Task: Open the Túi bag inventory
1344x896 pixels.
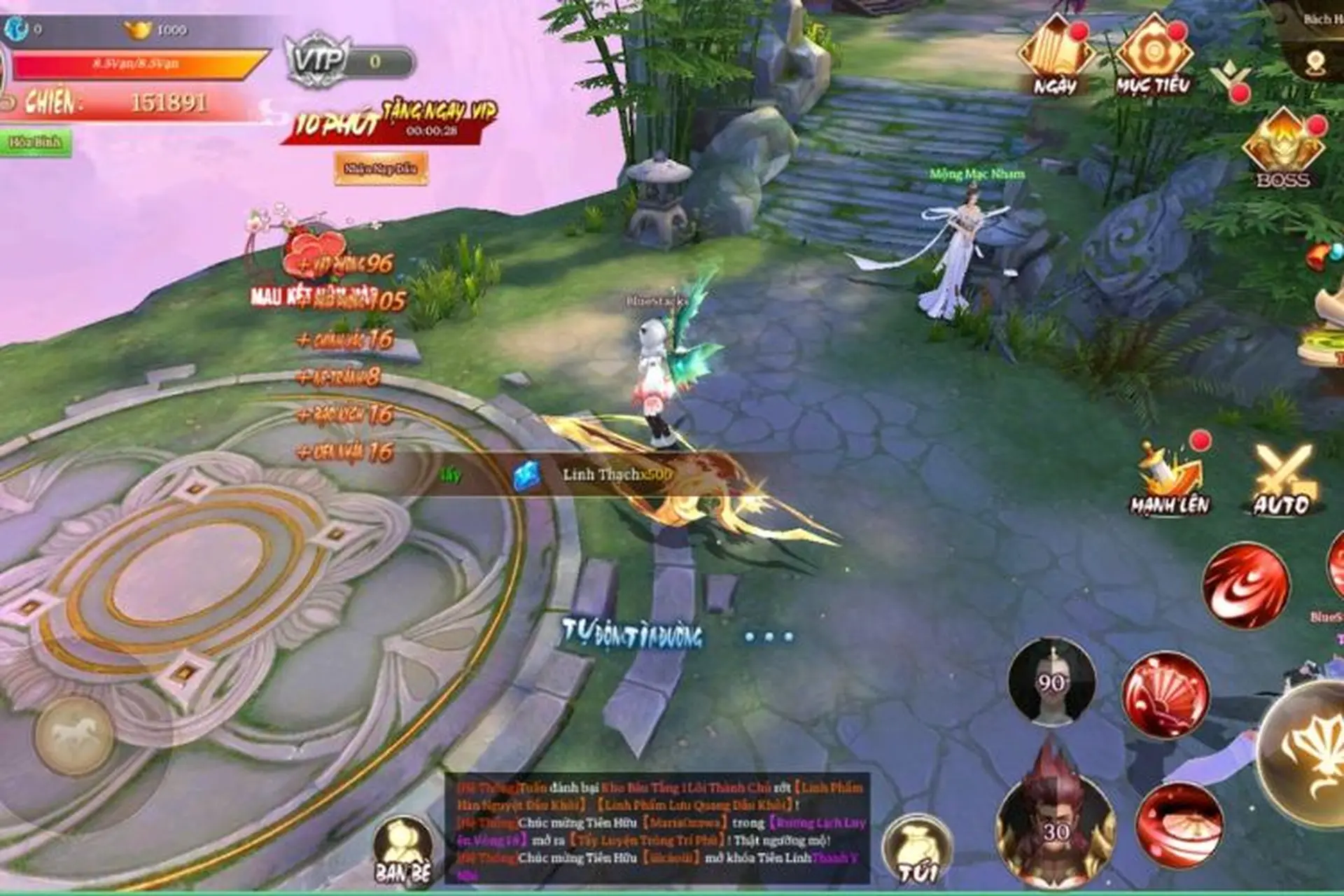Action: pos(917,850)
